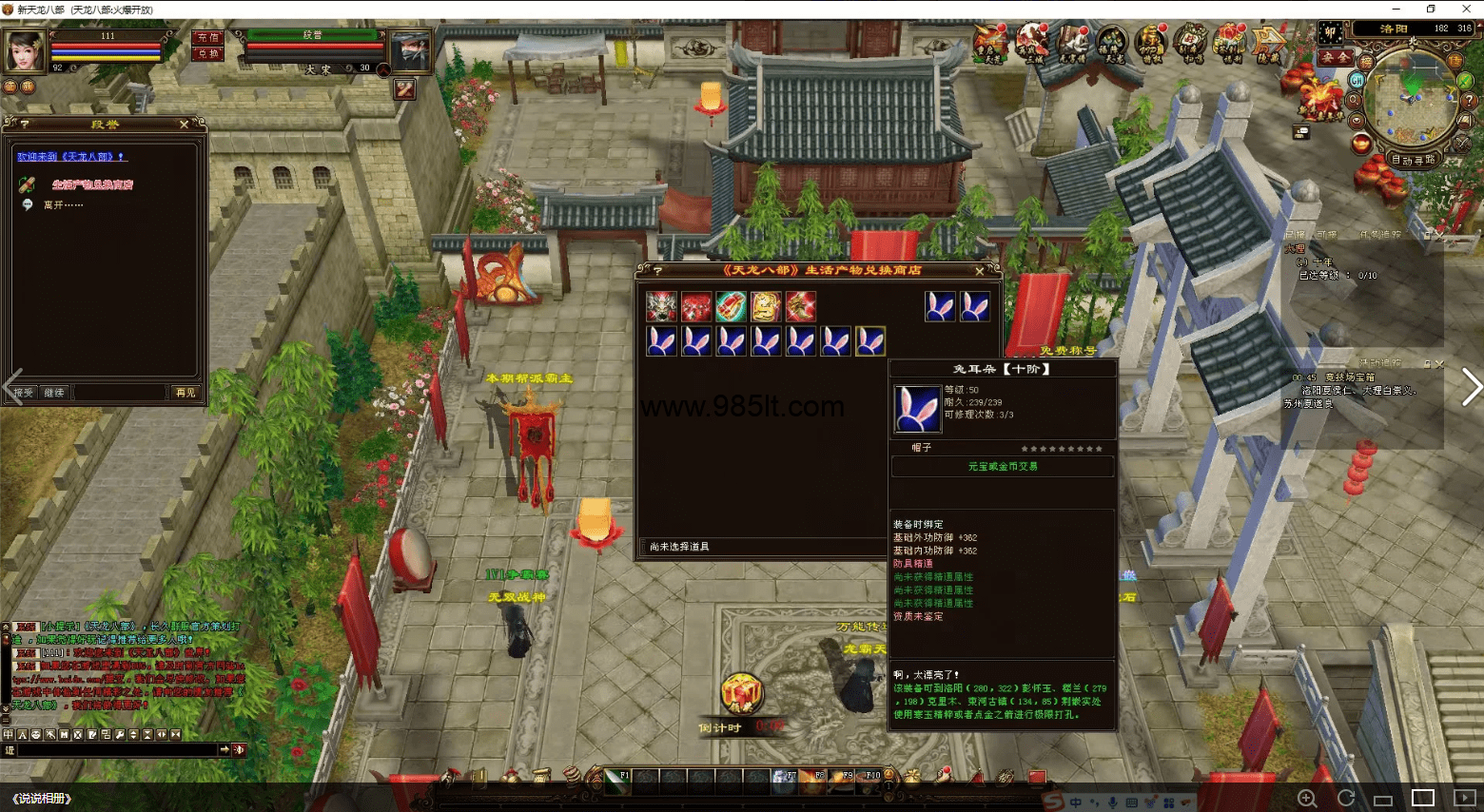This screenshot has height=812, width=1484.
Task: Select the white demon mask shop item
Action: [661, 307]
